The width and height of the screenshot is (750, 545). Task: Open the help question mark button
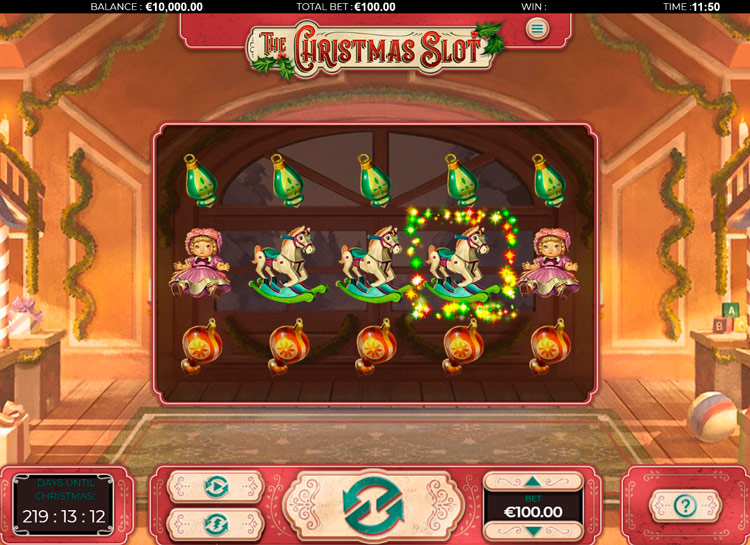click(x=685, y=505)
